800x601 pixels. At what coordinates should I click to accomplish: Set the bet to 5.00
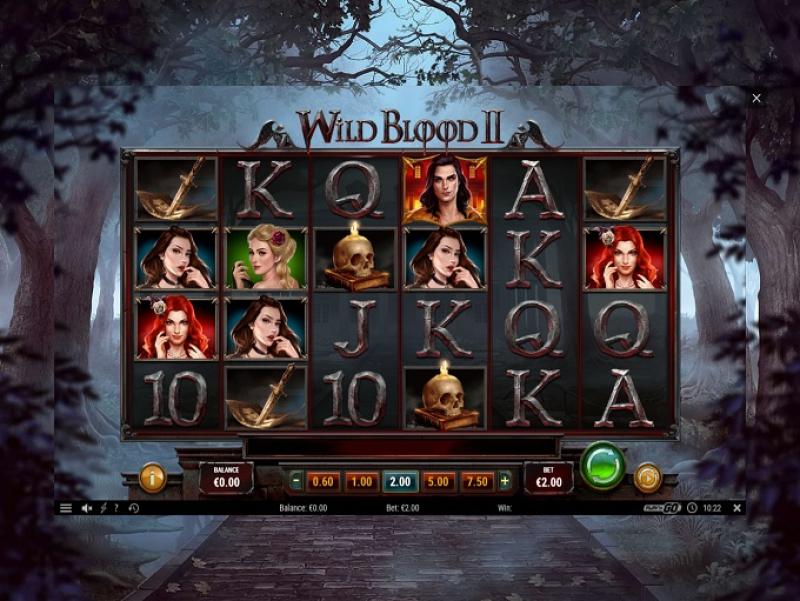(439, 481)
